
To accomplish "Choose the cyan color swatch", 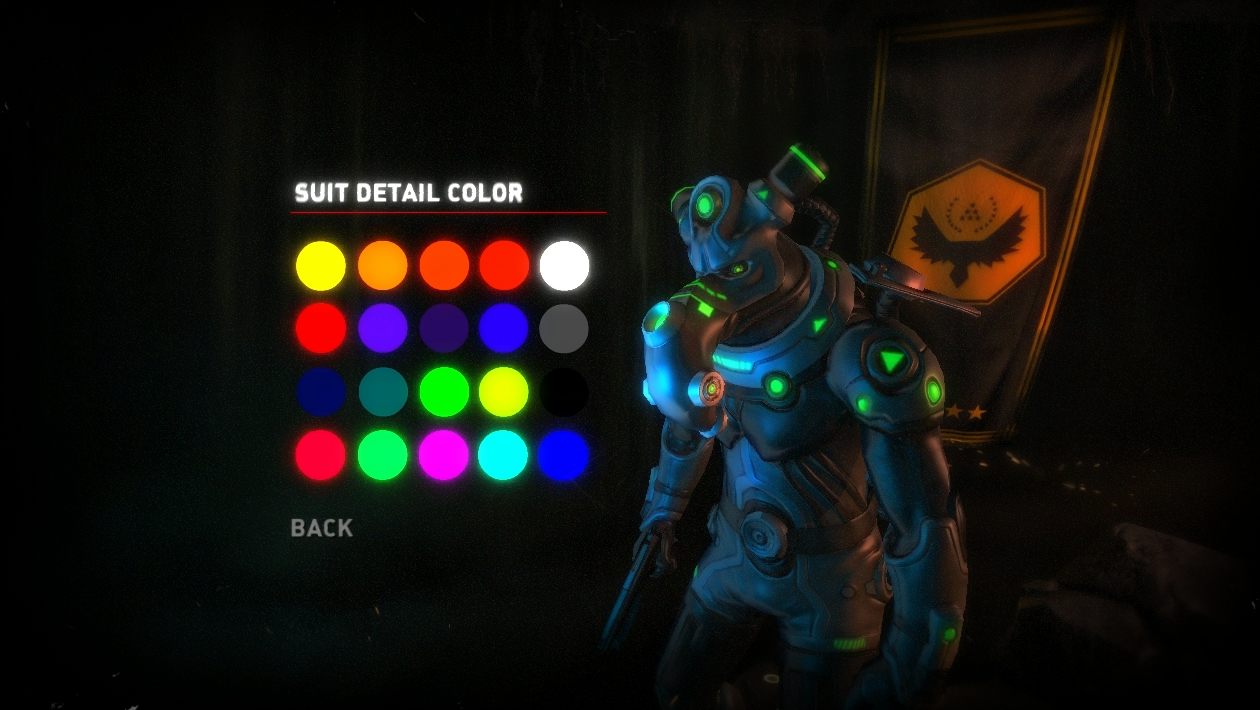I will 503,455.
